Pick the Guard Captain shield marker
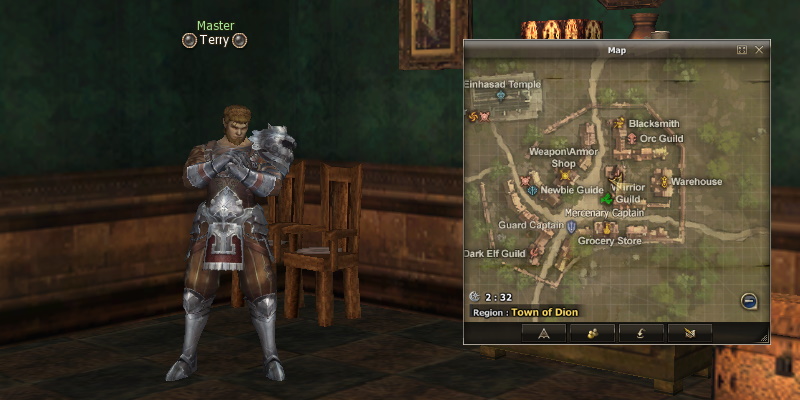The height and width of the screenshot is (400, 800). (572, 226)
